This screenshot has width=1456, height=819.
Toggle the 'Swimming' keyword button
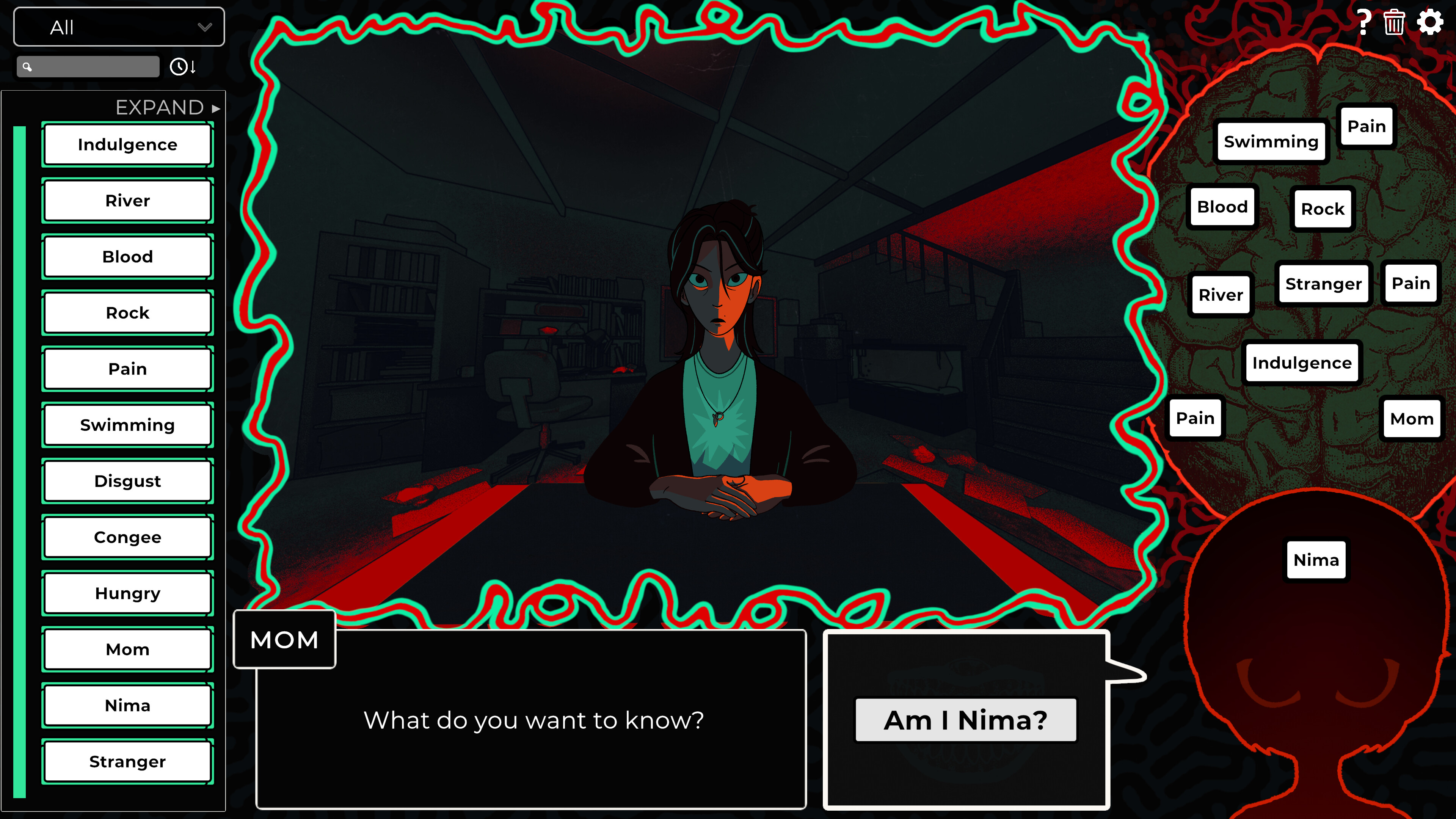click(x=127, y=425)
